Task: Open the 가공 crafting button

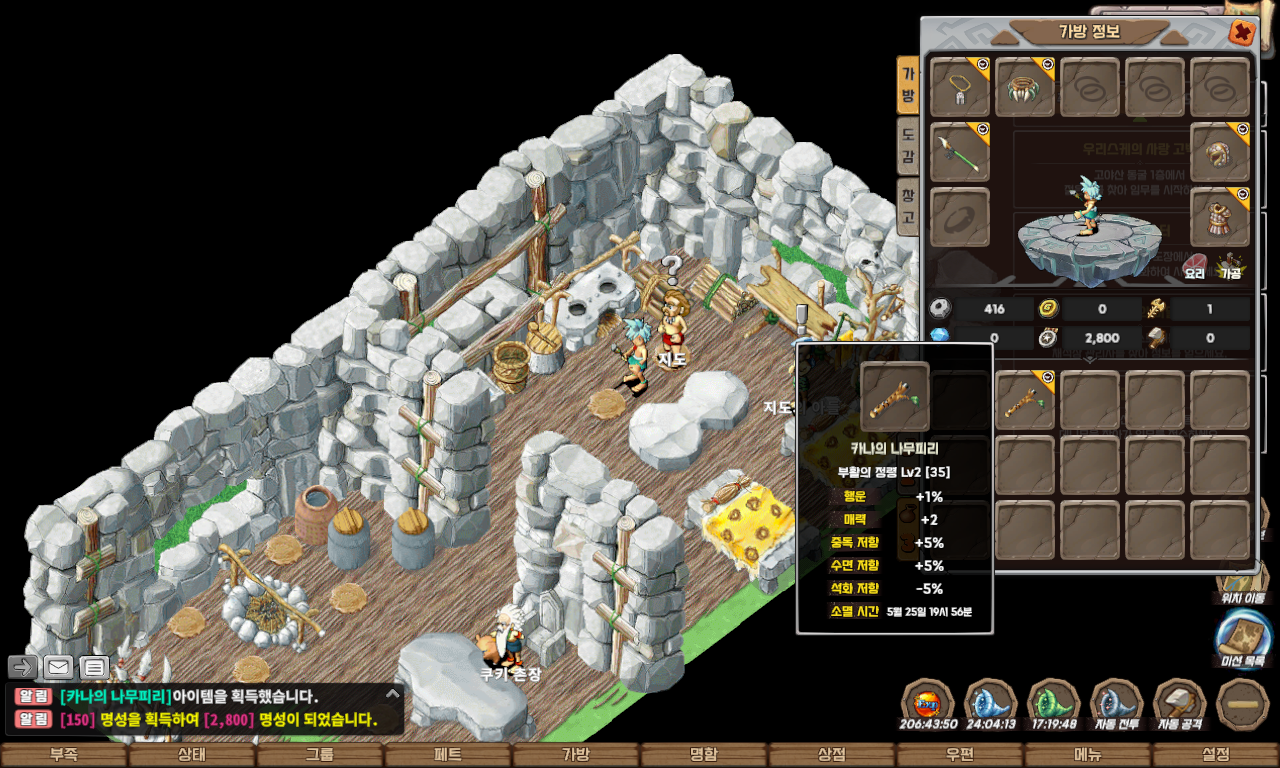Action: (1230, 267)
